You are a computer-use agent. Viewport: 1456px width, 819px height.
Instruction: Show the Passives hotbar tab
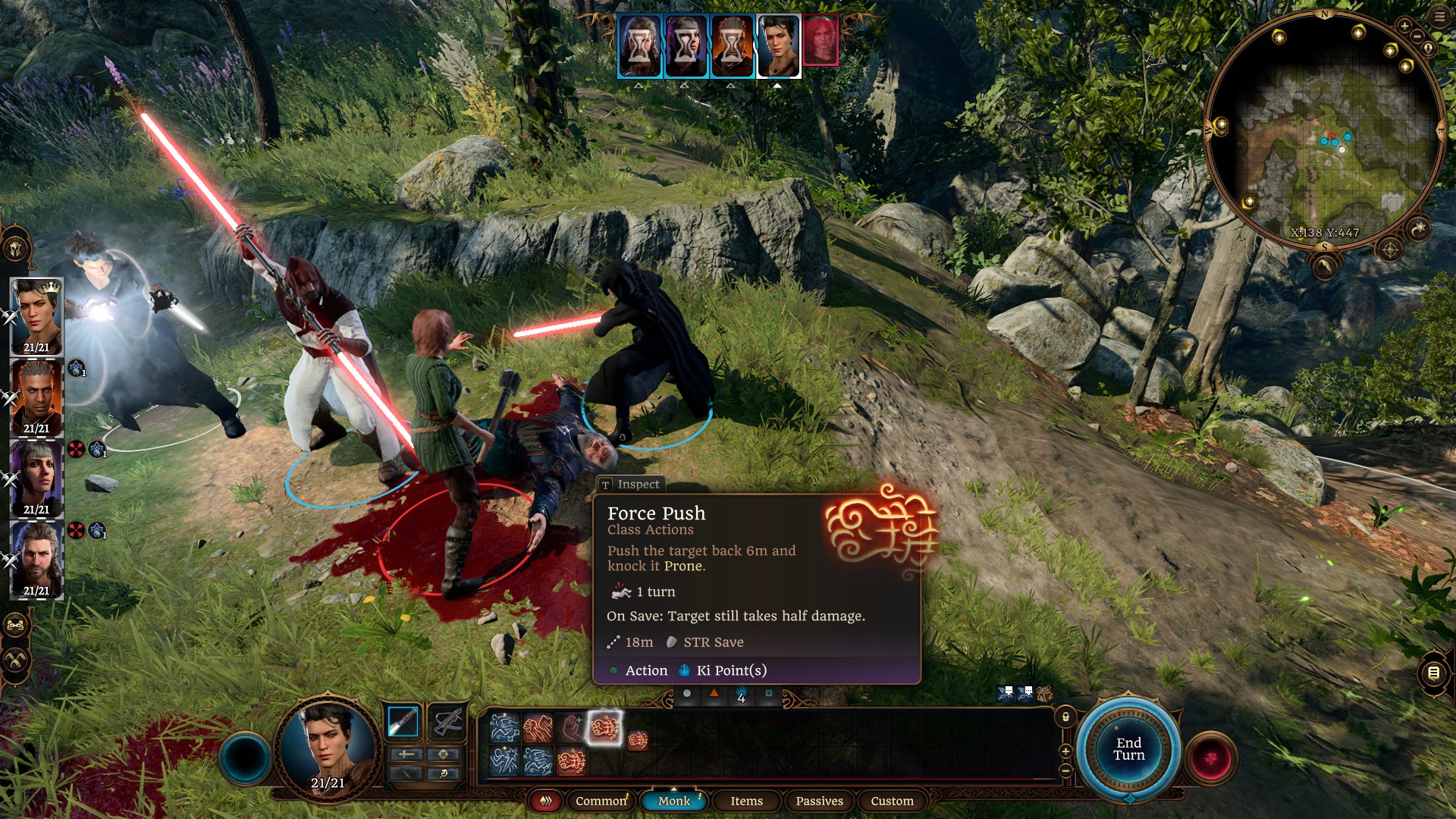click(x=819, y=801)
